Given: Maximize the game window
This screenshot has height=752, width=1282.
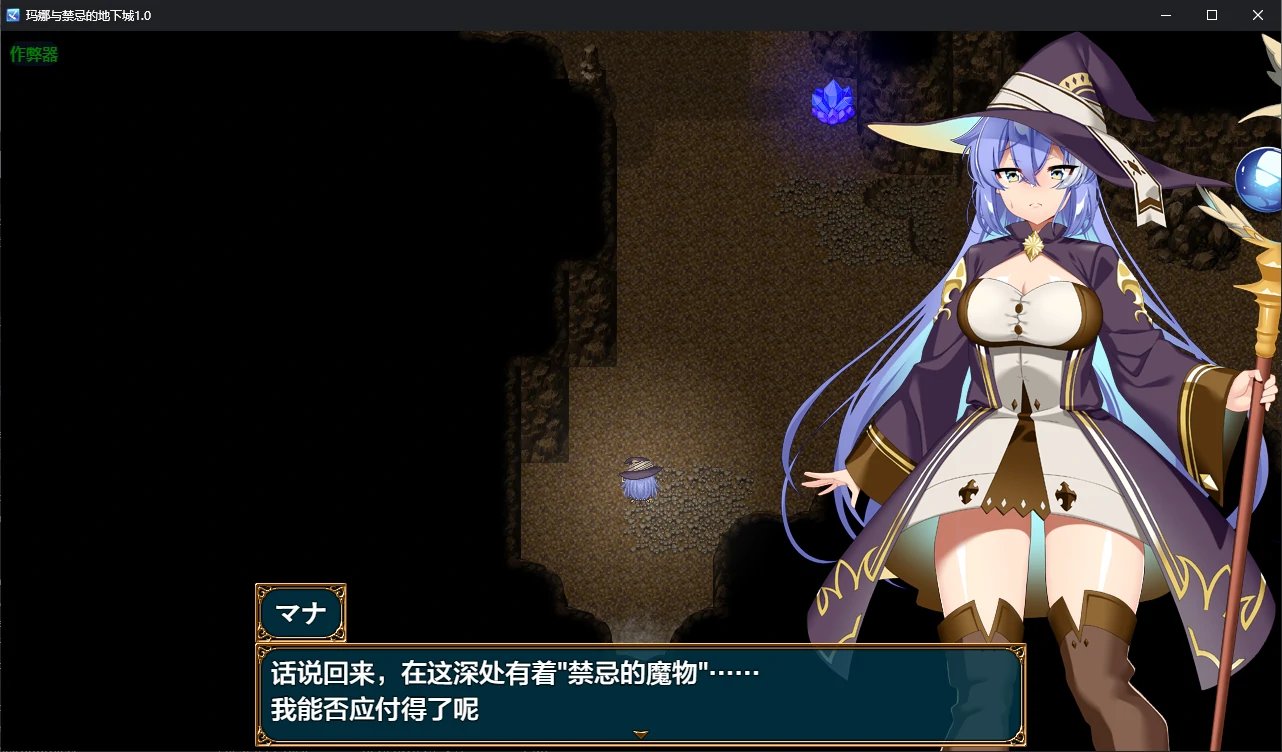Looking at the screenshot, I should click(x=1210, y=15).
